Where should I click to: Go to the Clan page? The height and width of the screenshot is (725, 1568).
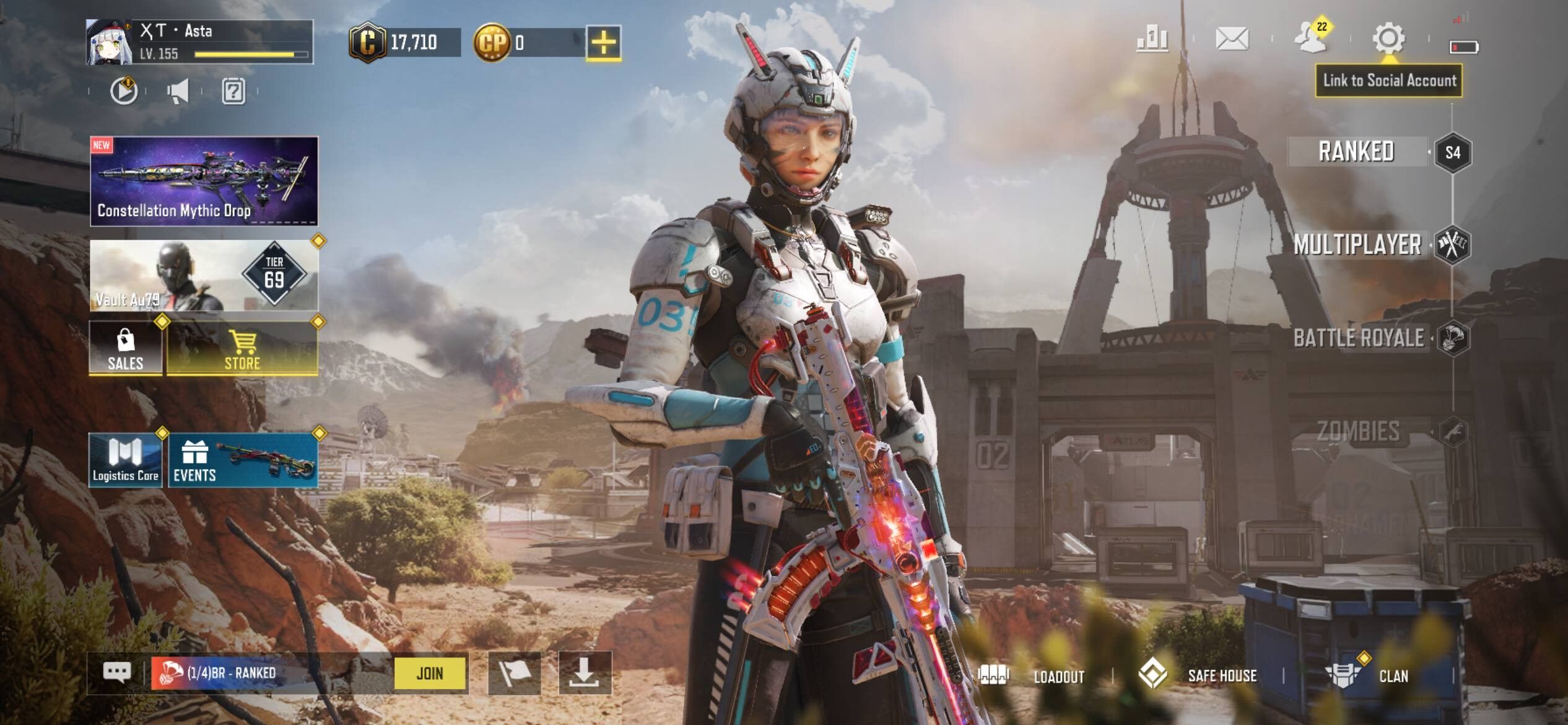[x=1370, y=676]
